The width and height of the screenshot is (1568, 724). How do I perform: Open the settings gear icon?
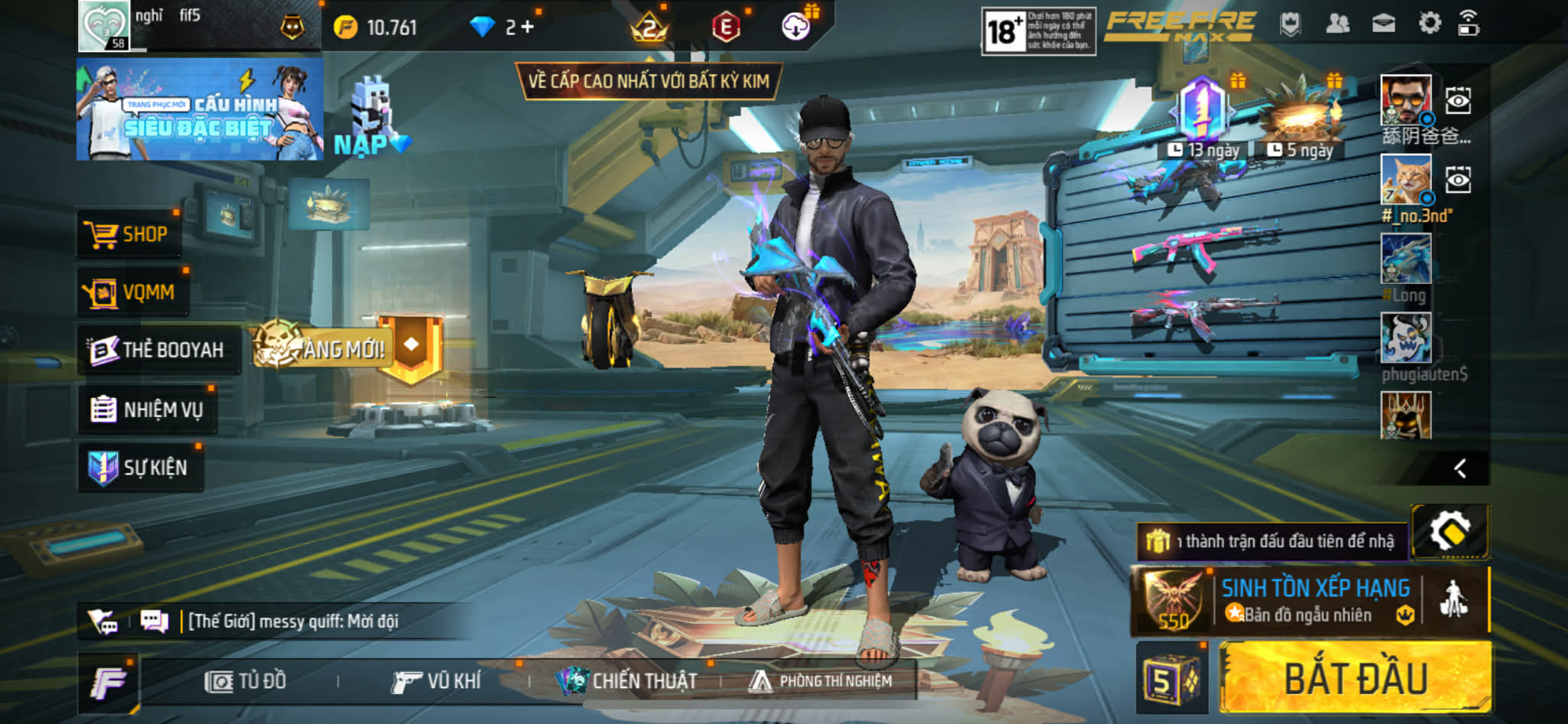coord(1429,24)
